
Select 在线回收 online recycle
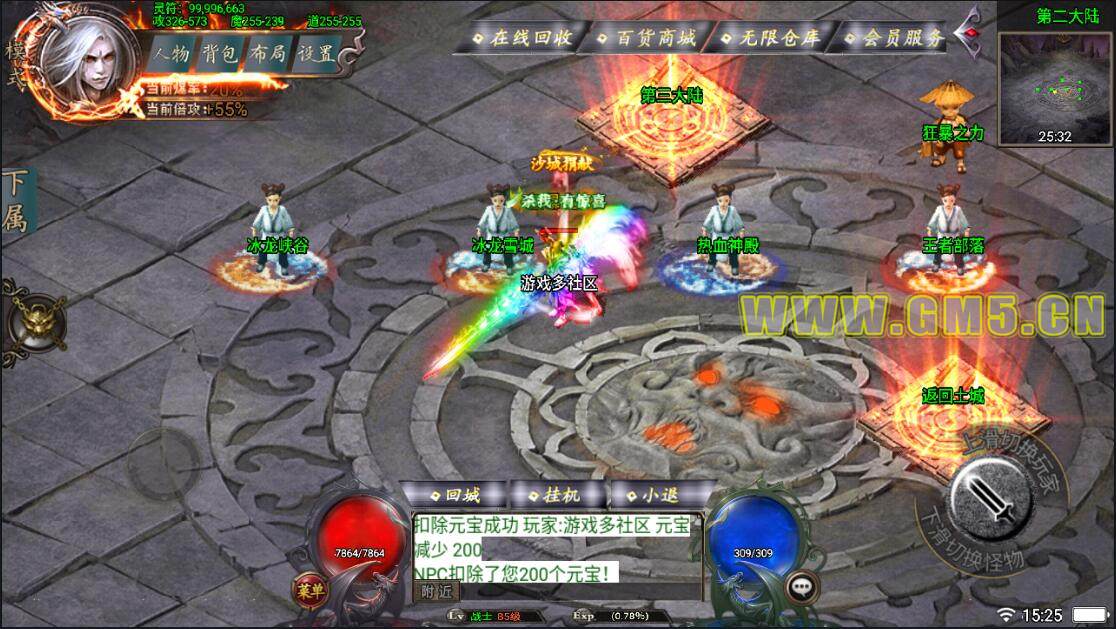point(524,38)
